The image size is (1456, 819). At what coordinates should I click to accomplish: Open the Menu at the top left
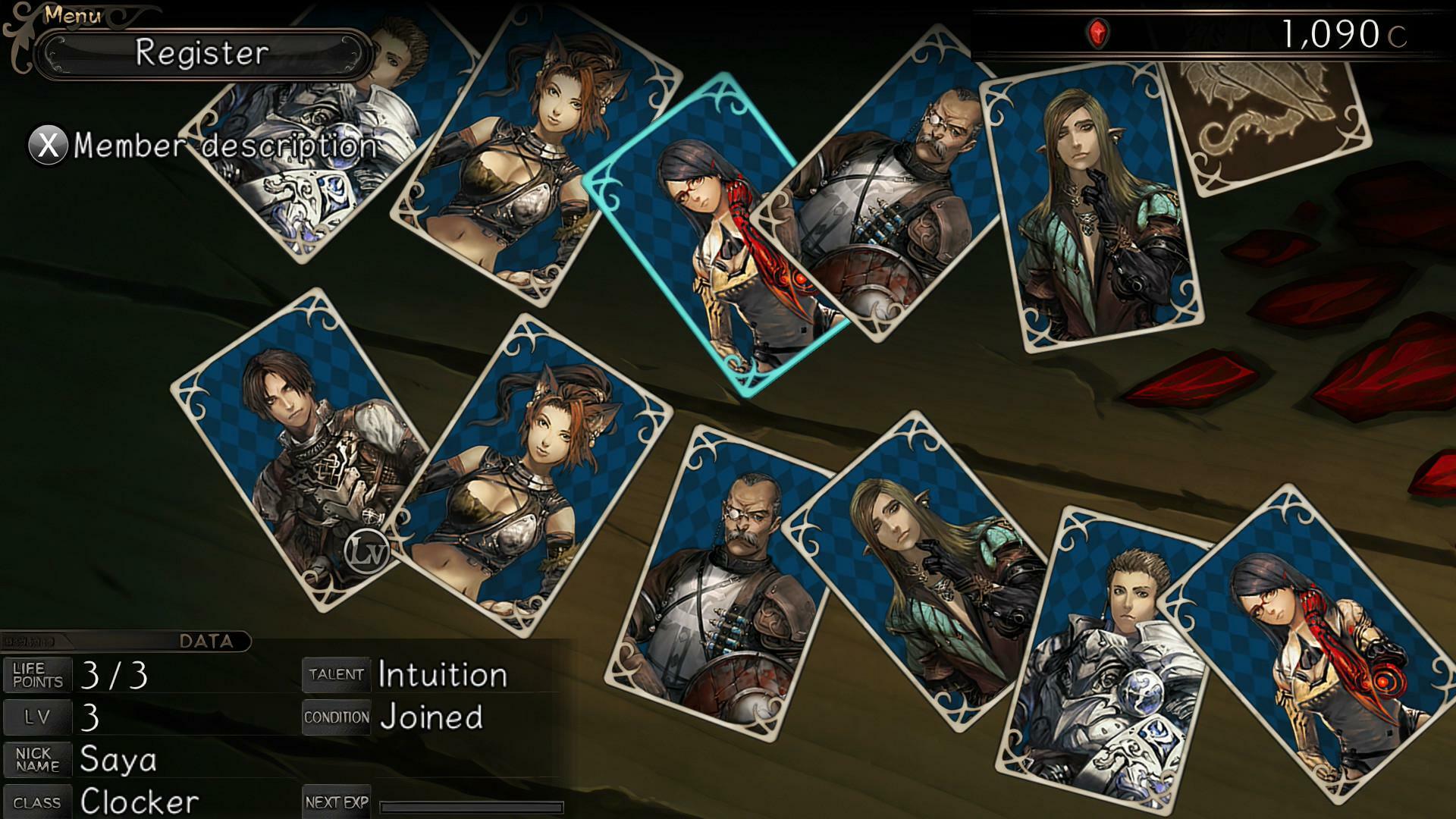pyautogui.click(x=72, y=14)
